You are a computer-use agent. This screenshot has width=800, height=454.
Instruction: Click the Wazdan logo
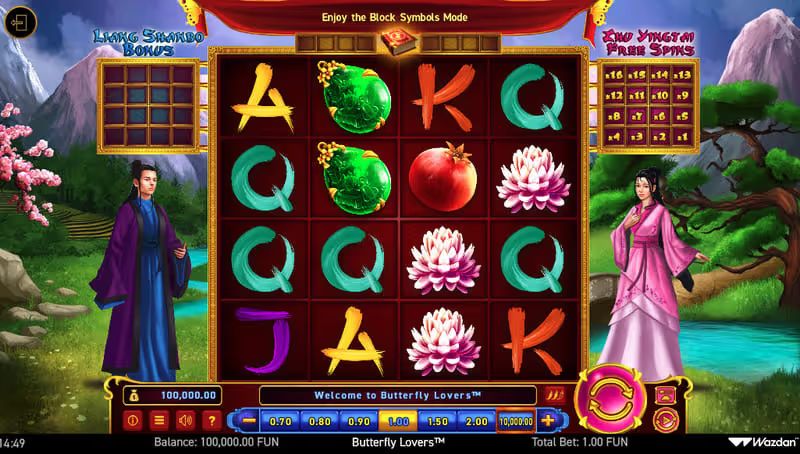click(x=762, y=441)
